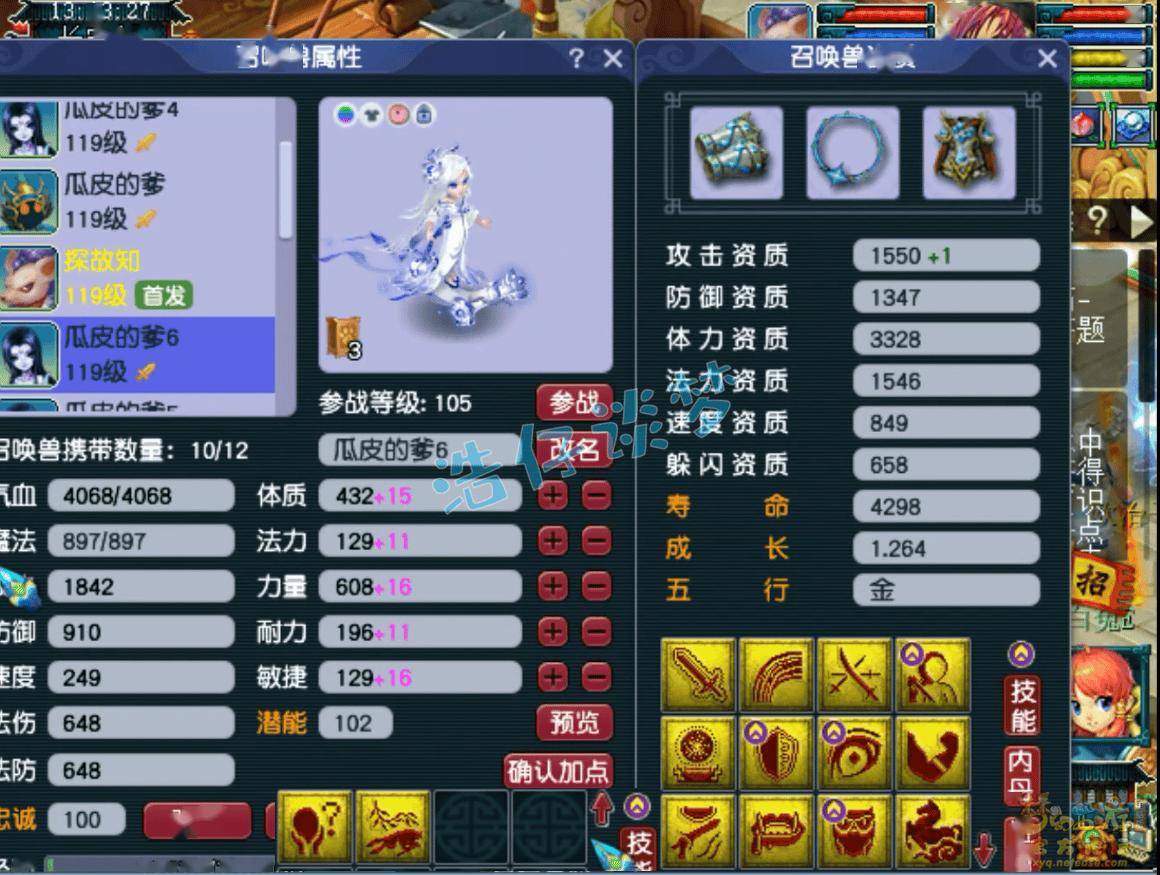Screen dimensions: 1160x875
Task: Switch to the 内丹 inner core tab
Action: click(x=1020, y=775)
